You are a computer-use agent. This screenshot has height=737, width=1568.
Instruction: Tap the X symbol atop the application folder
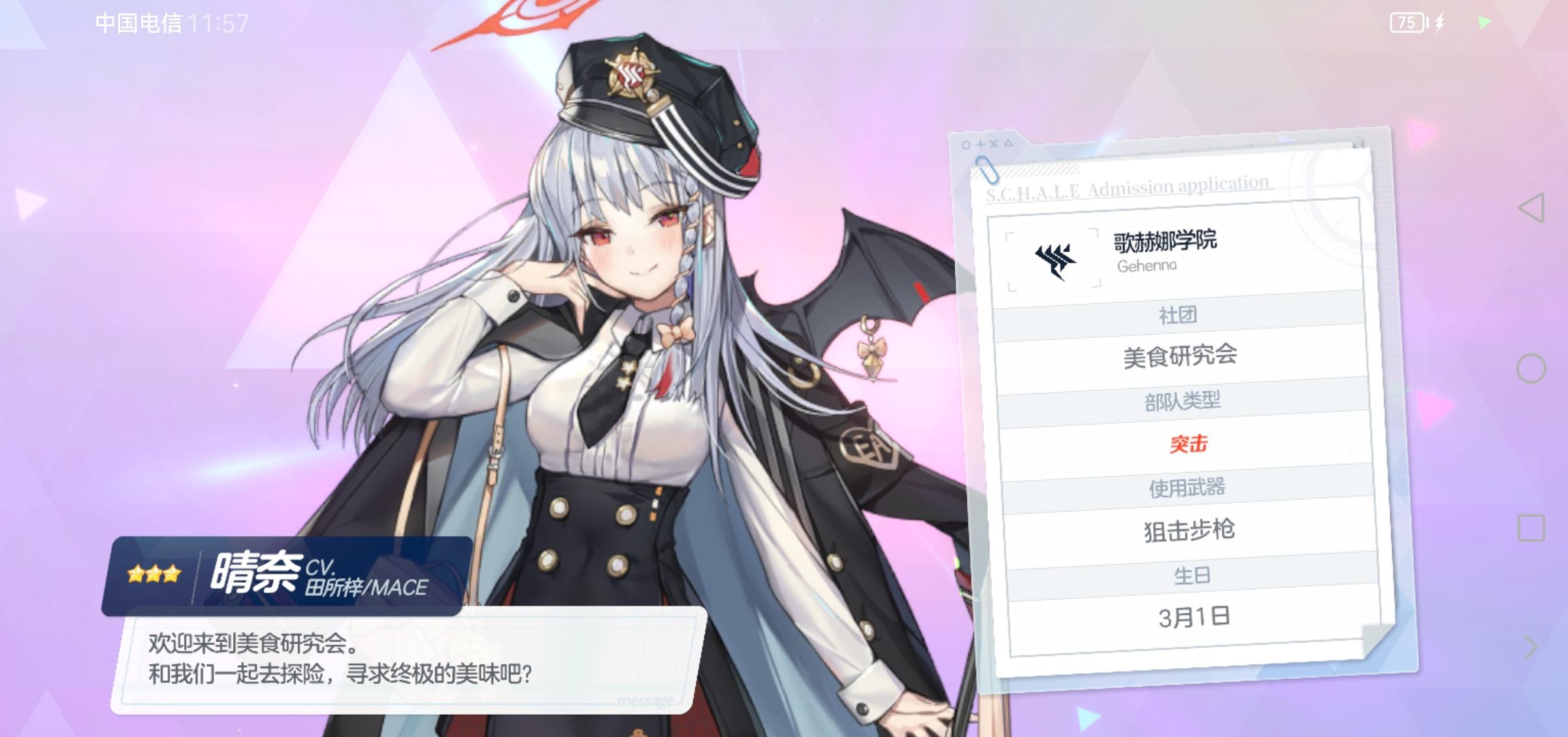994,145
